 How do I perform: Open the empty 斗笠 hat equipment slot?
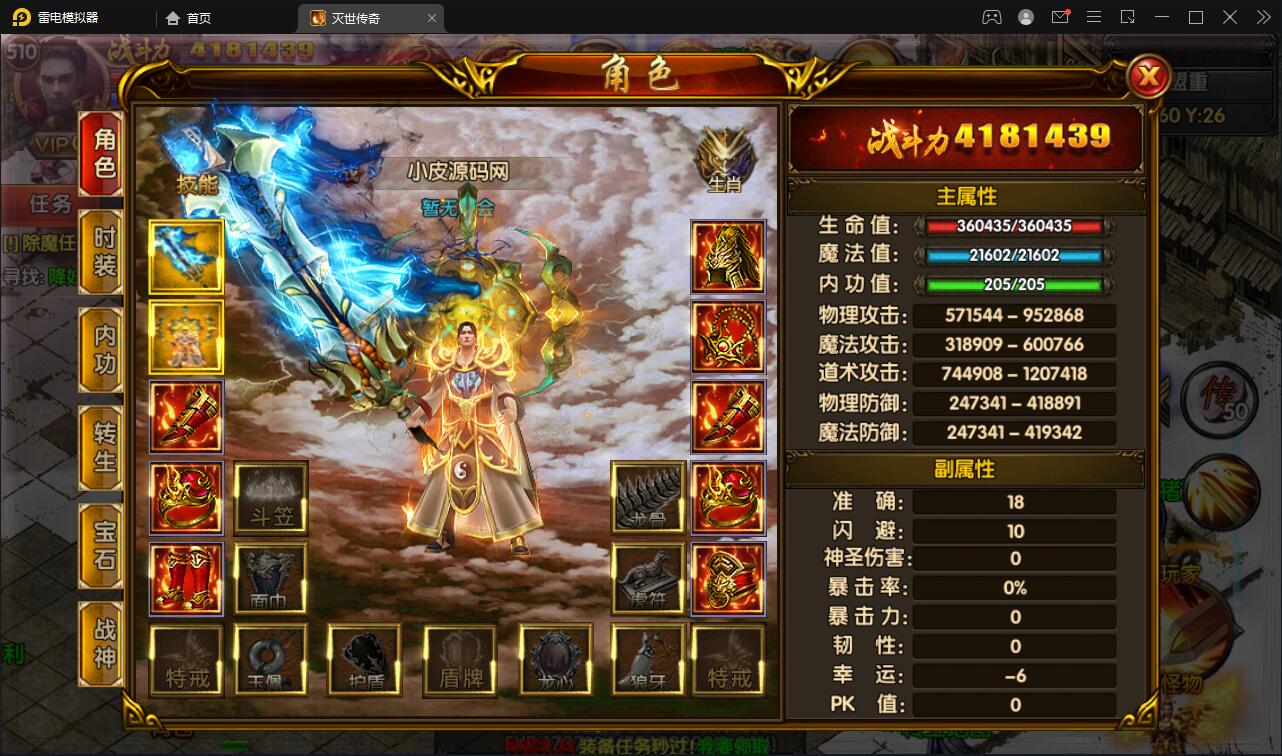[x=268, y=497]
